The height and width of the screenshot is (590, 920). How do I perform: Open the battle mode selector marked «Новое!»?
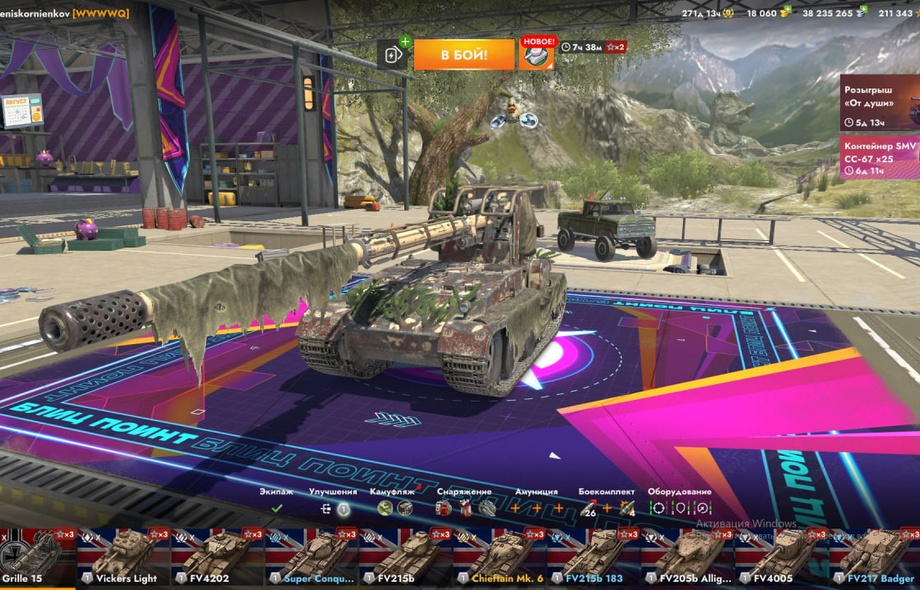click(537, 54)
